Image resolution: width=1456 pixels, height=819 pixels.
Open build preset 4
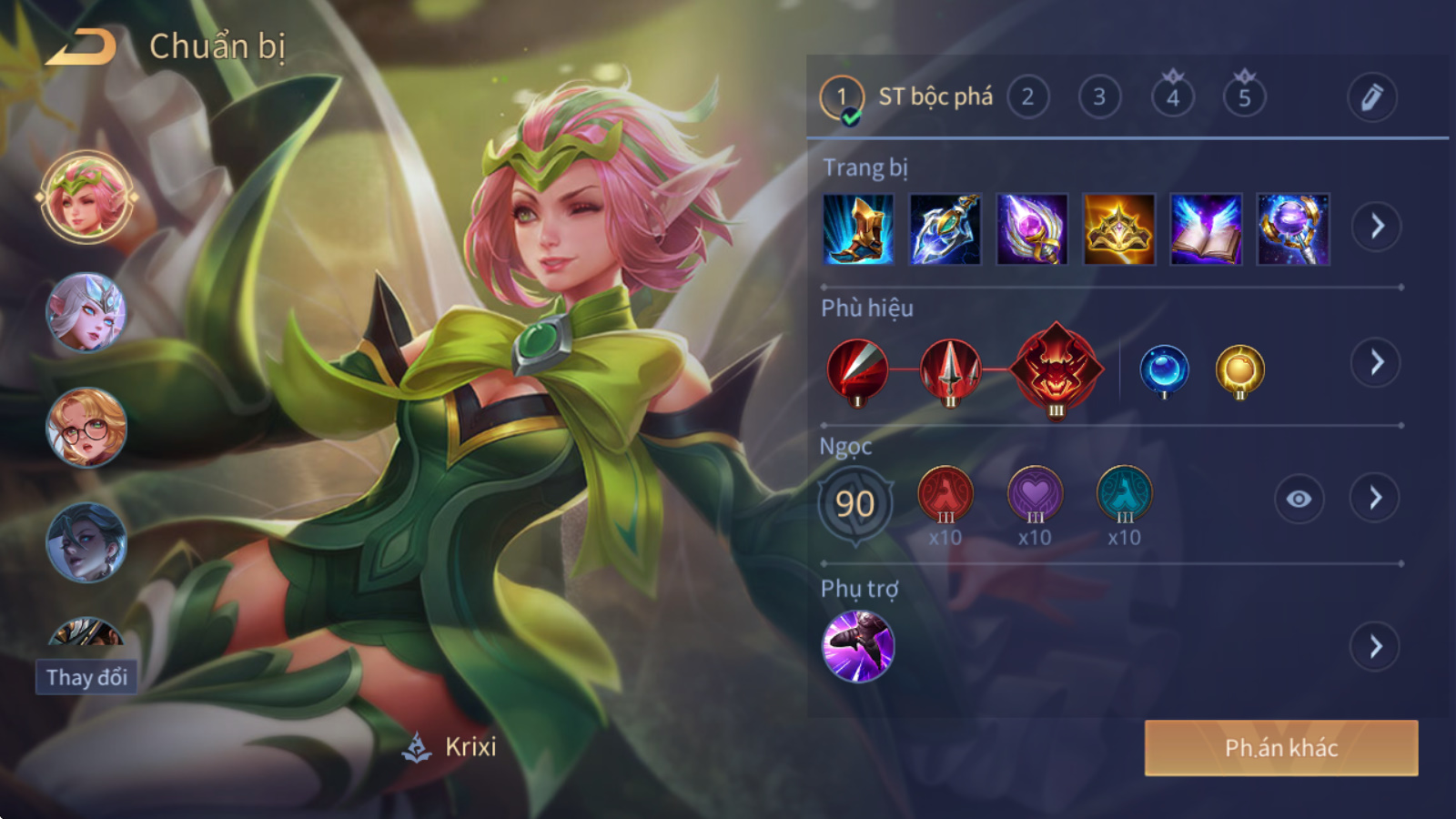[1172, 97]
